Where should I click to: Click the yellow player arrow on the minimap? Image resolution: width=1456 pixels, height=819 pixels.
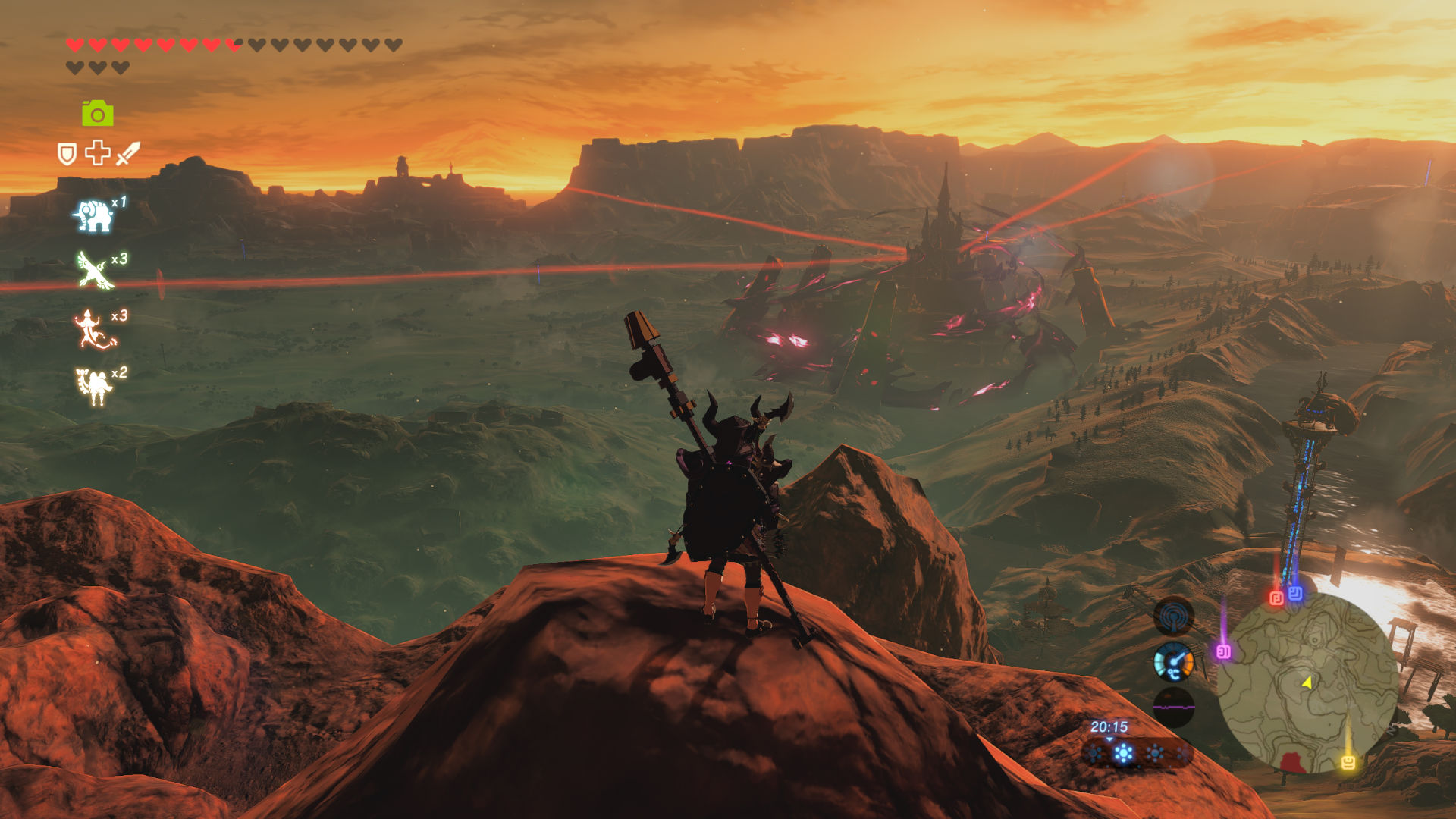point(1307,682)
